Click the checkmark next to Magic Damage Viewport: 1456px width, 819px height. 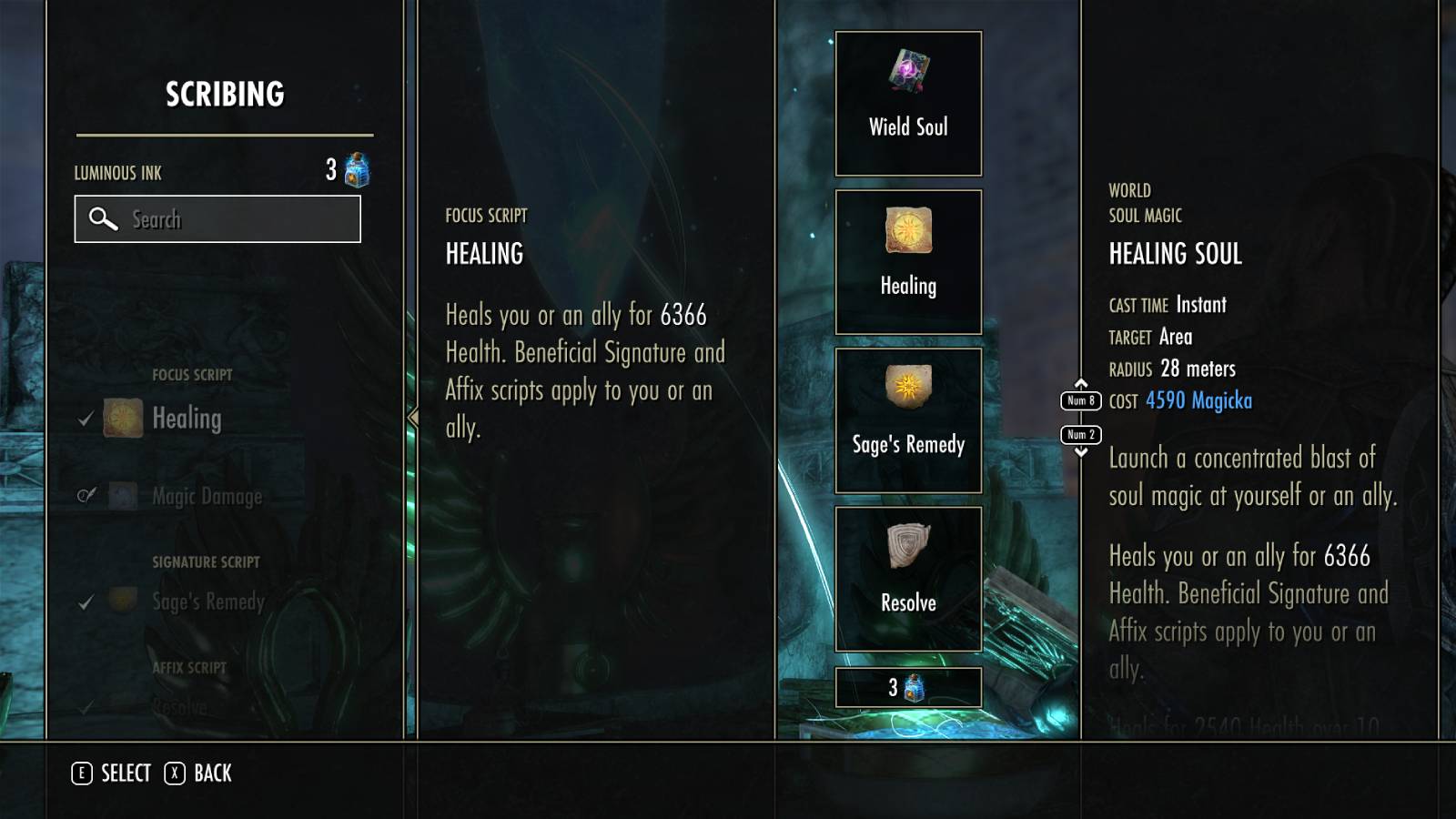click(85, 496)
